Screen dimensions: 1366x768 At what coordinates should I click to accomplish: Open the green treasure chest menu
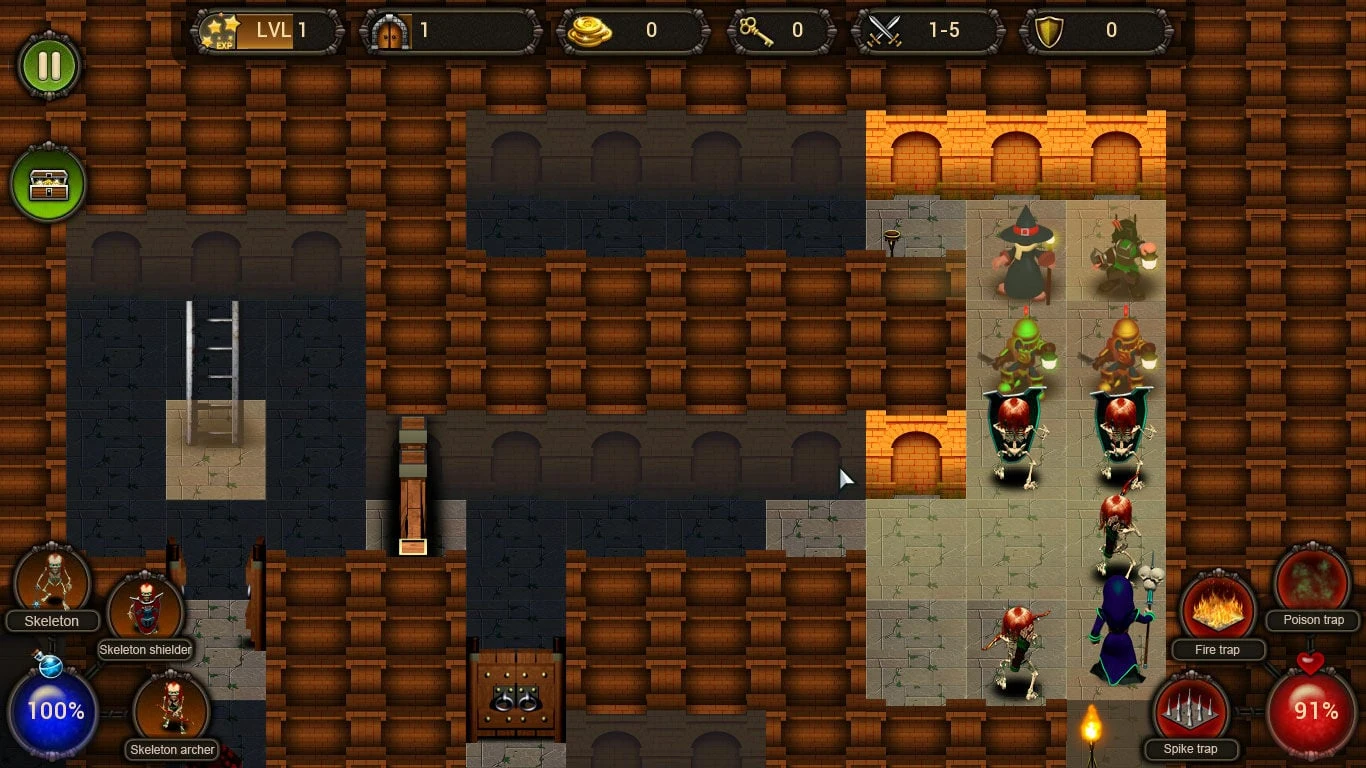click(x=49, y=182)
